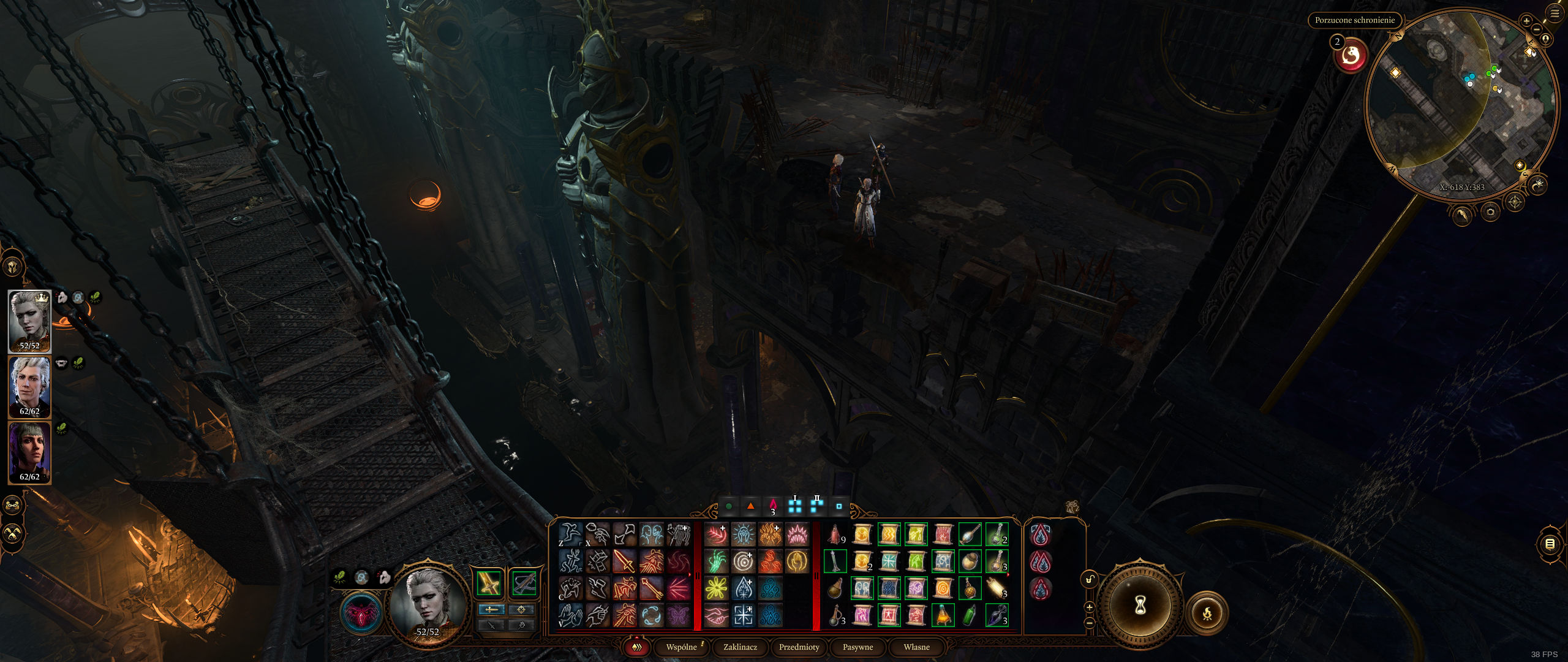This screenshot has height=662, width=1568.
Task: Switch to the Wspólne hotbar tab
Action: (x=681, y=647)
